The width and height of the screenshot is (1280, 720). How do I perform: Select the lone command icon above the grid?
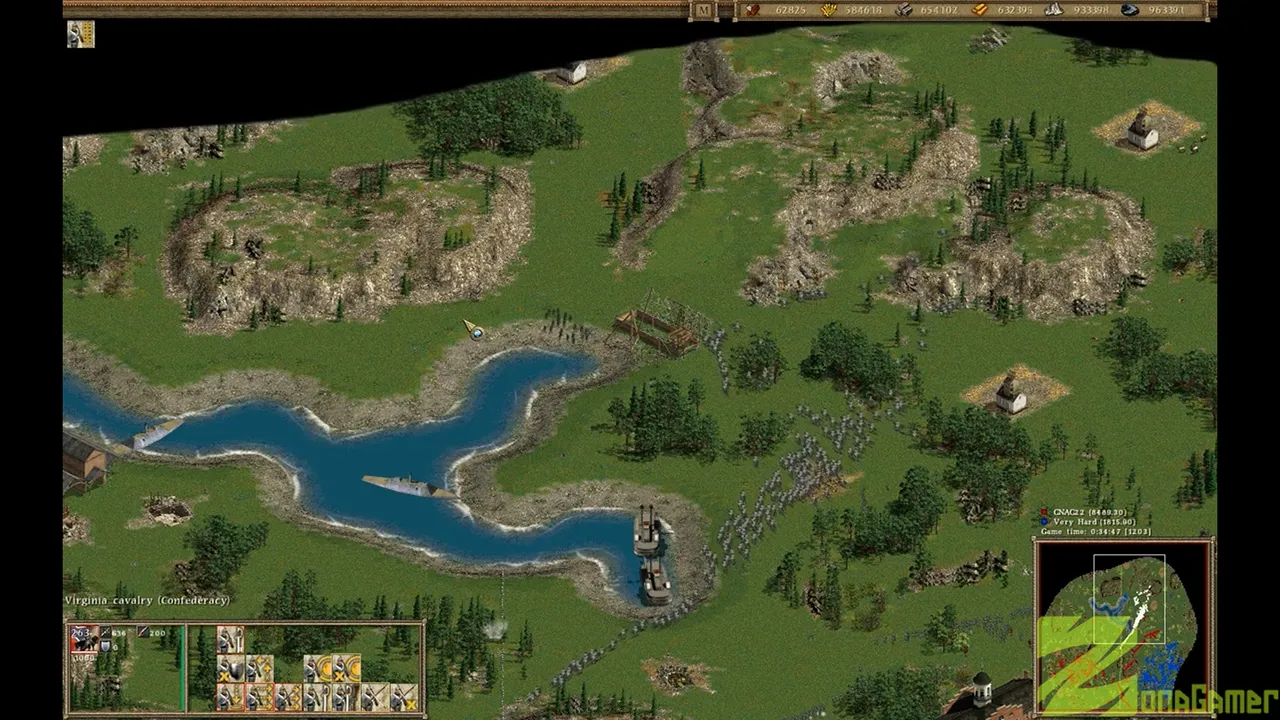(231, 639)
